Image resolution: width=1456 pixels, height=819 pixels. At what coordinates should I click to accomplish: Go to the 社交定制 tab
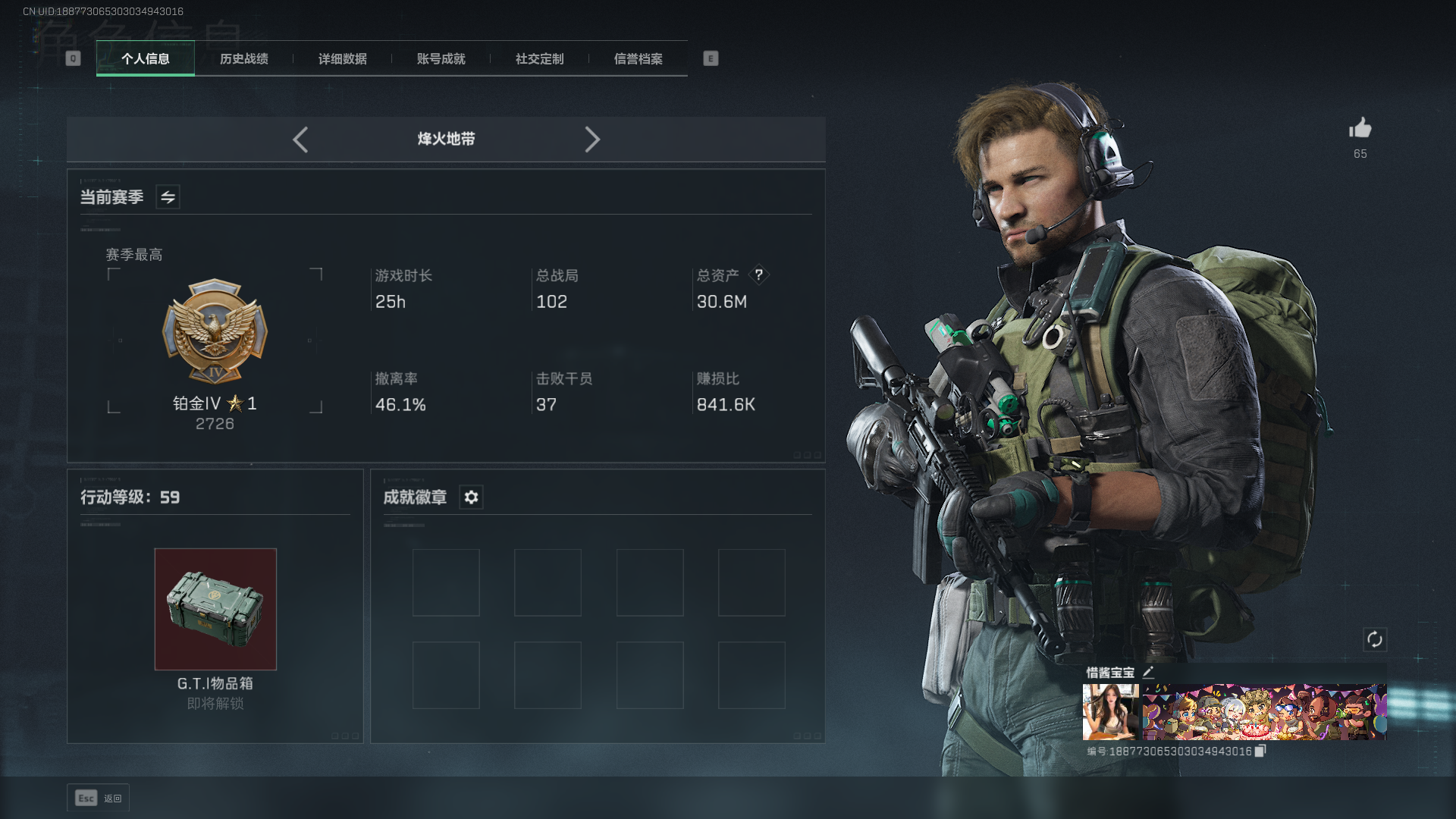[539, 59]
